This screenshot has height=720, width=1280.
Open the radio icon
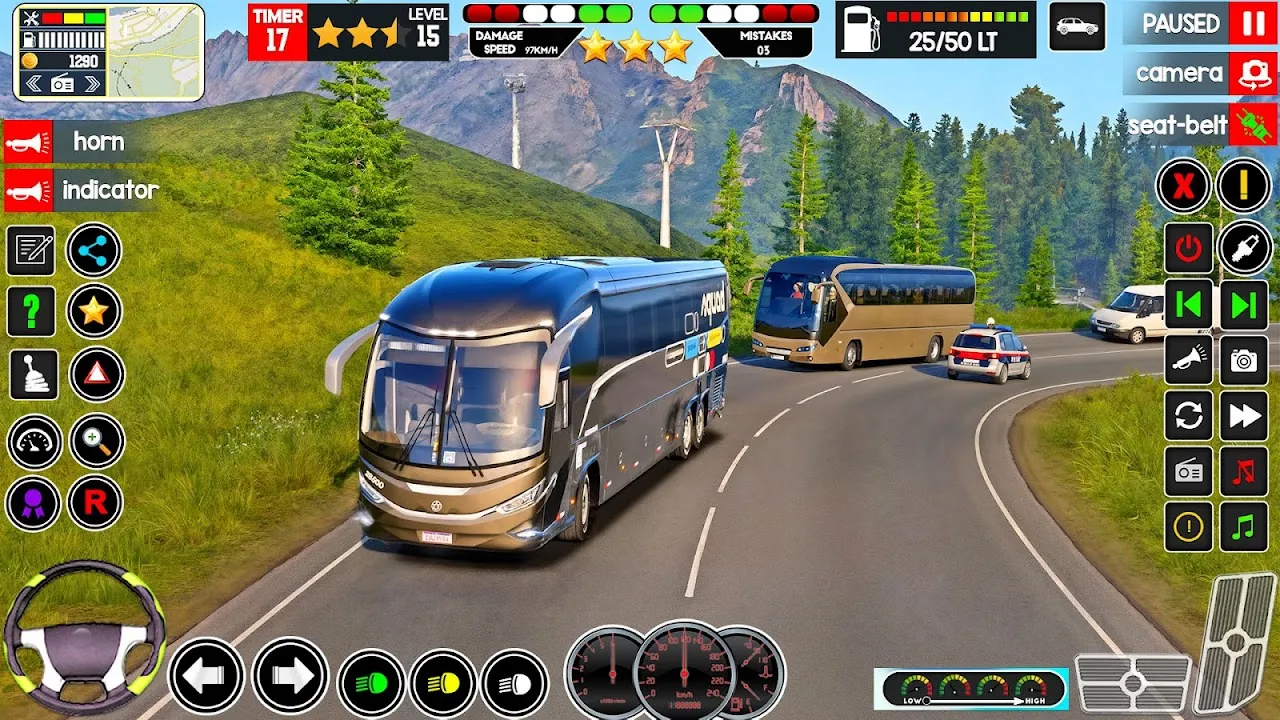pos(1188,471)
